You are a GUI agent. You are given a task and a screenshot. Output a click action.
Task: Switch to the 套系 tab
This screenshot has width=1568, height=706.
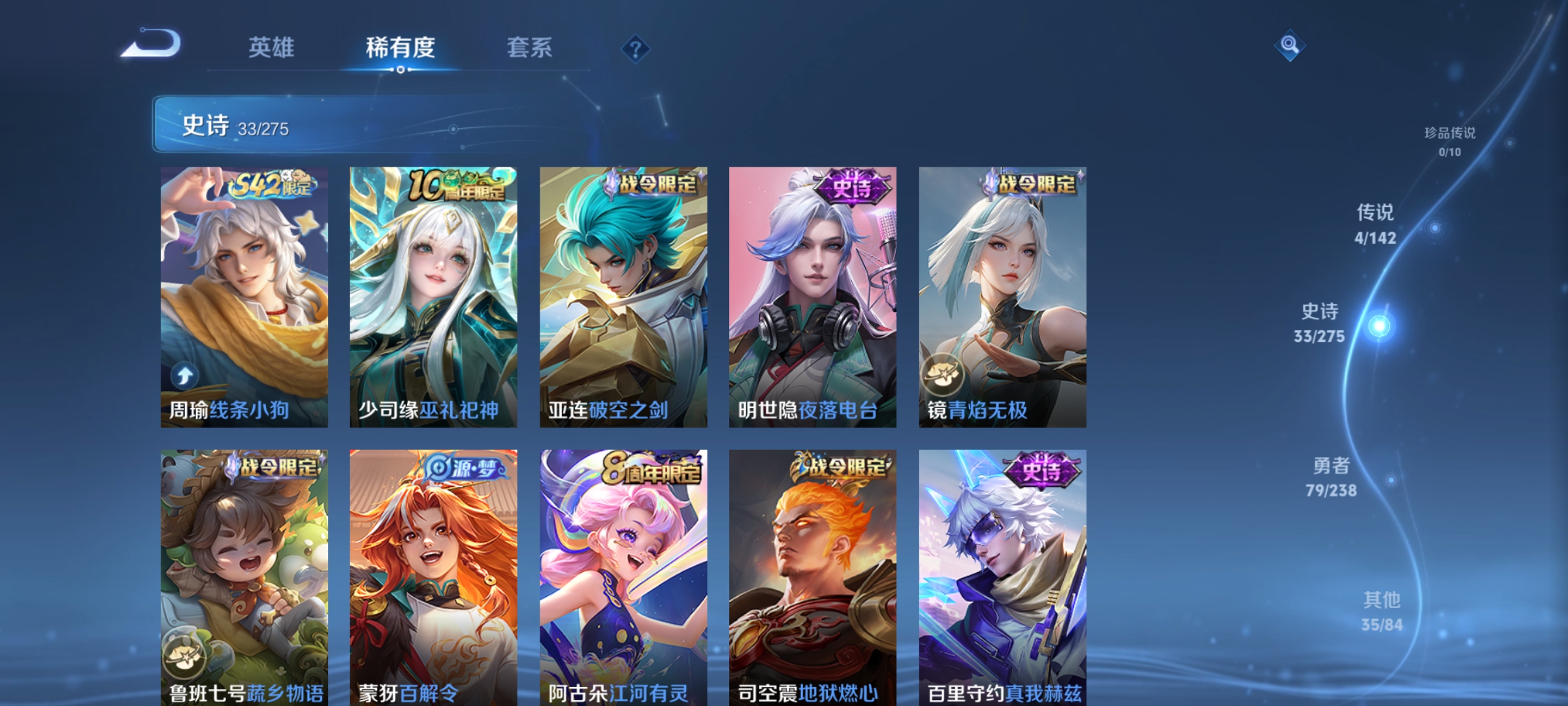click(x=529, y=48)
